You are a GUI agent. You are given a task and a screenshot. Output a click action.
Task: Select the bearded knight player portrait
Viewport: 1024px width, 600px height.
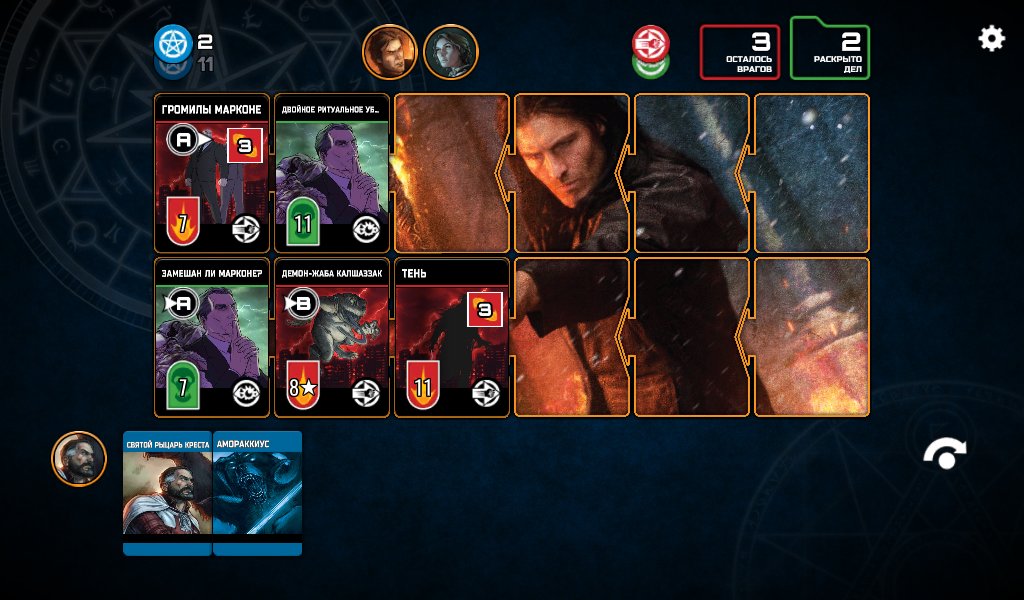pyautogui.click(x=79, y=459)
